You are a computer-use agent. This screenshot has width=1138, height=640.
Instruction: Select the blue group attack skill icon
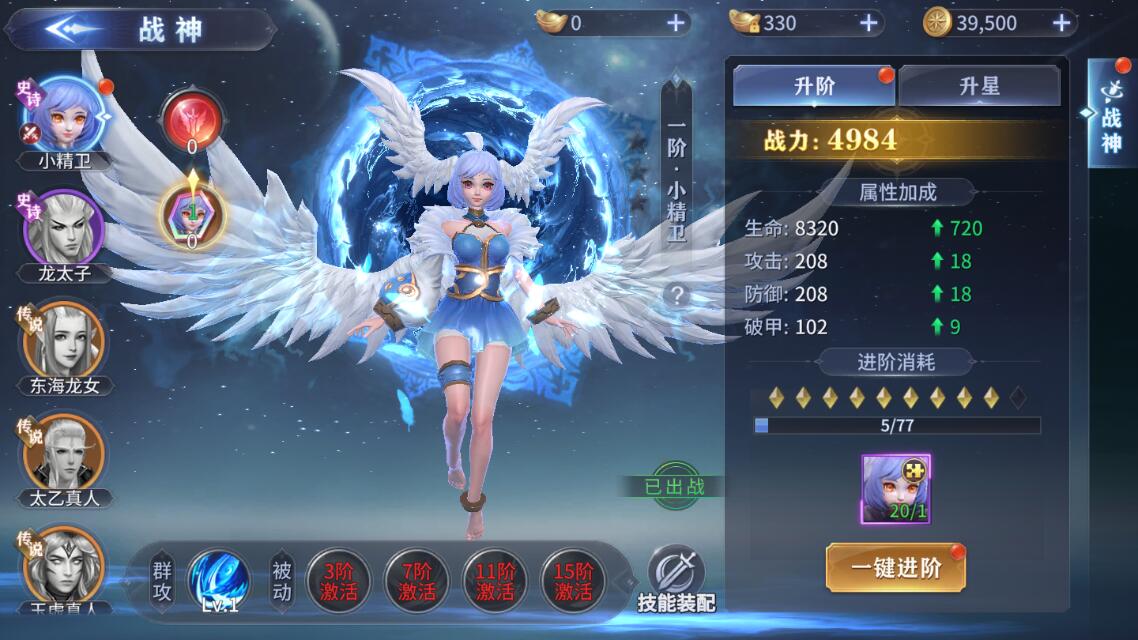(219, 580)
